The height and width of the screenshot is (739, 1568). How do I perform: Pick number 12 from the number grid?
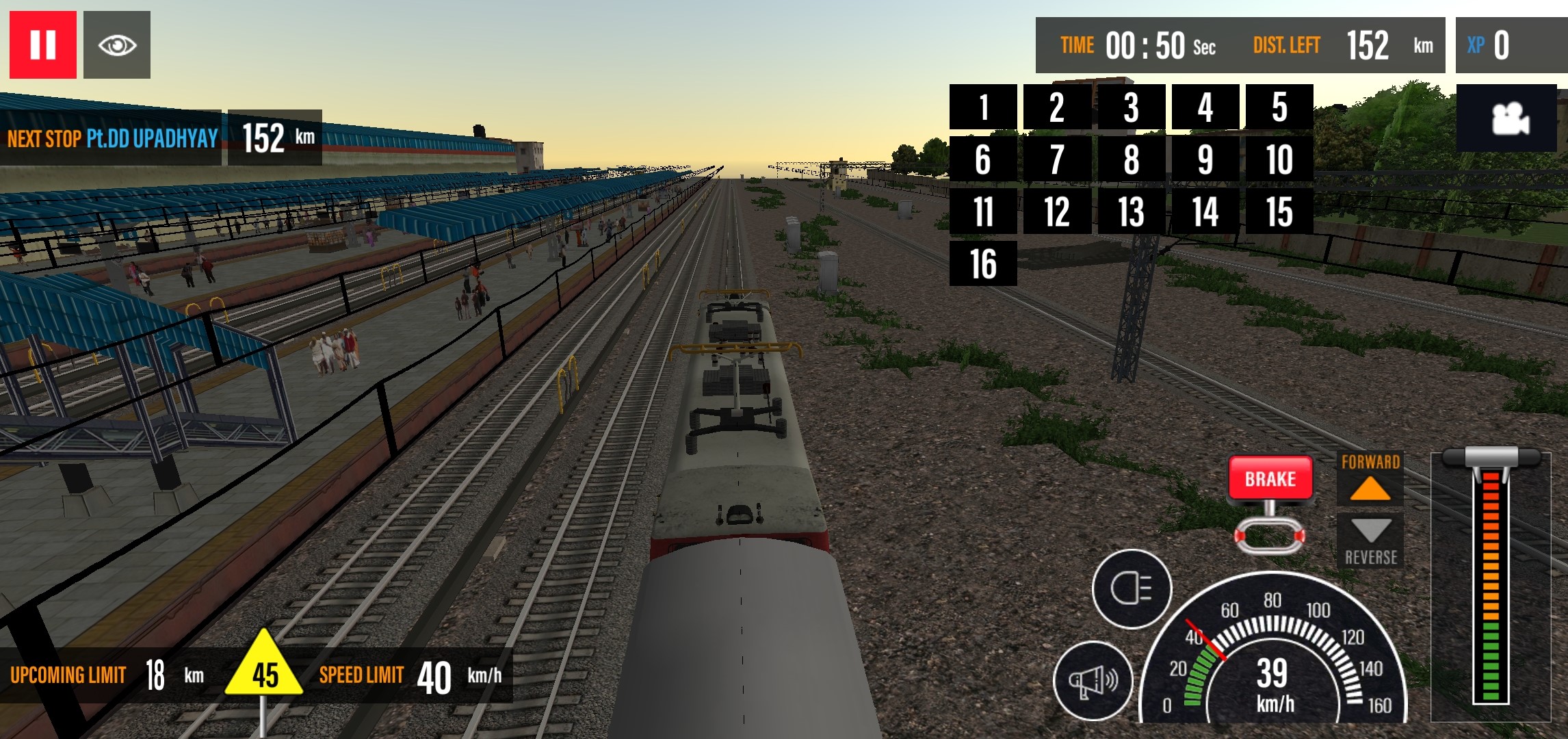click(x=1057, y=211)
